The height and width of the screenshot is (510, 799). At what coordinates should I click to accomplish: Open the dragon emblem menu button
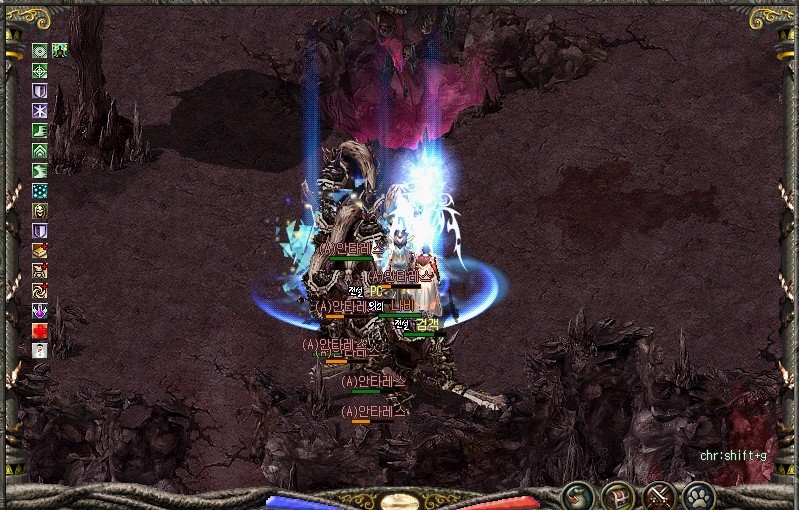click(x=578, y=495)
